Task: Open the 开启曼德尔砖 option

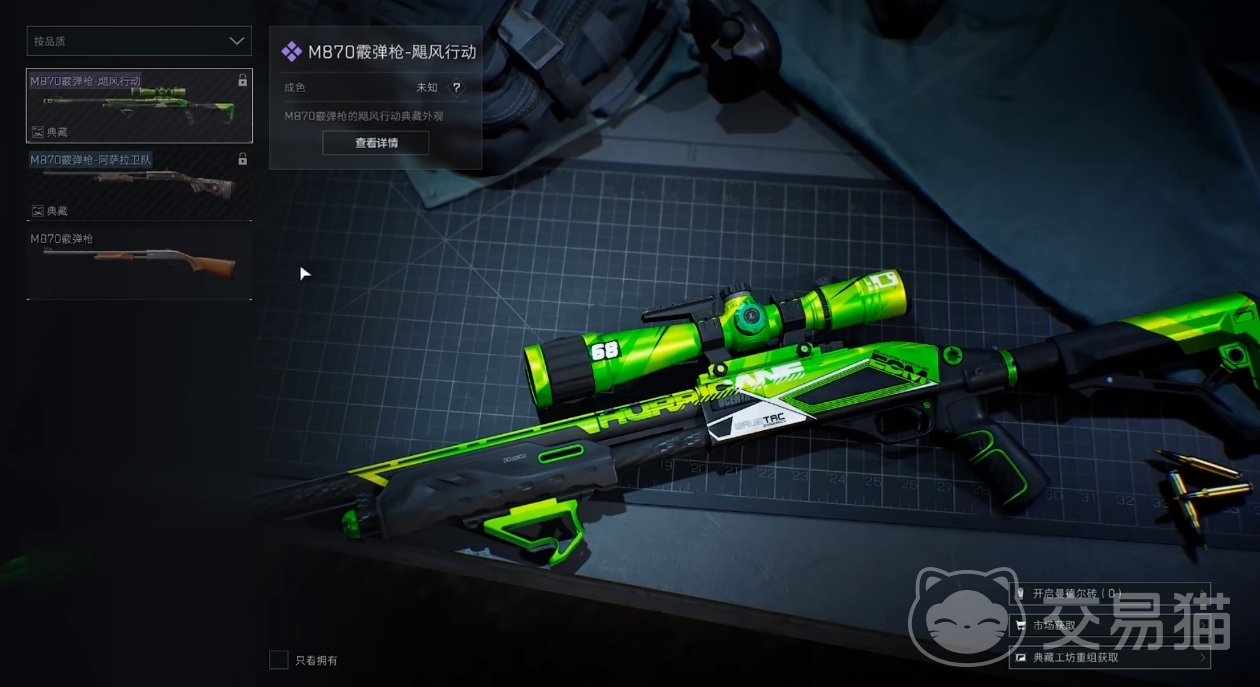Action: (x=1110, y=593)
